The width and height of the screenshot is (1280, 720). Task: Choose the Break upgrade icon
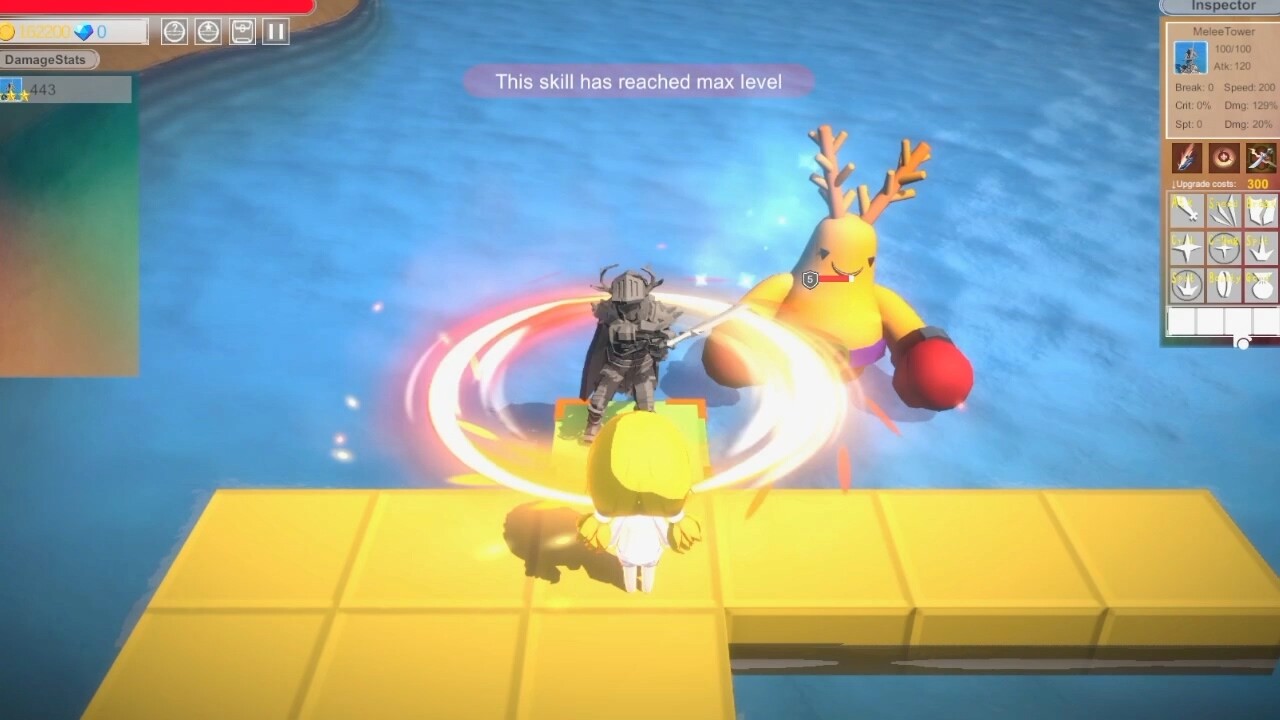[1262, 212]
